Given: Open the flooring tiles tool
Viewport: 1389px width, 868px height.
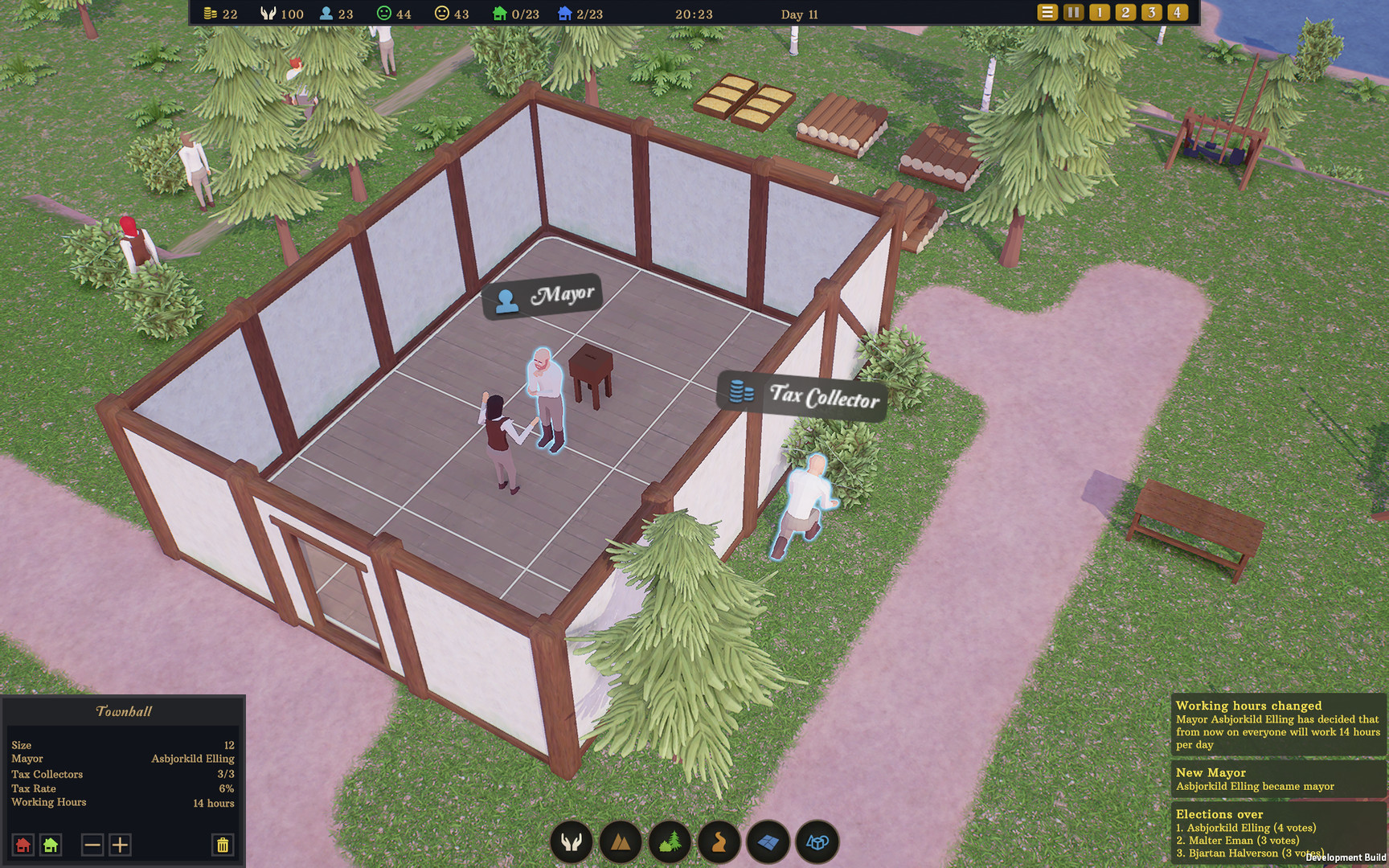Looking at the screenshot, I should pyautogui.click(x=767, y=842).
